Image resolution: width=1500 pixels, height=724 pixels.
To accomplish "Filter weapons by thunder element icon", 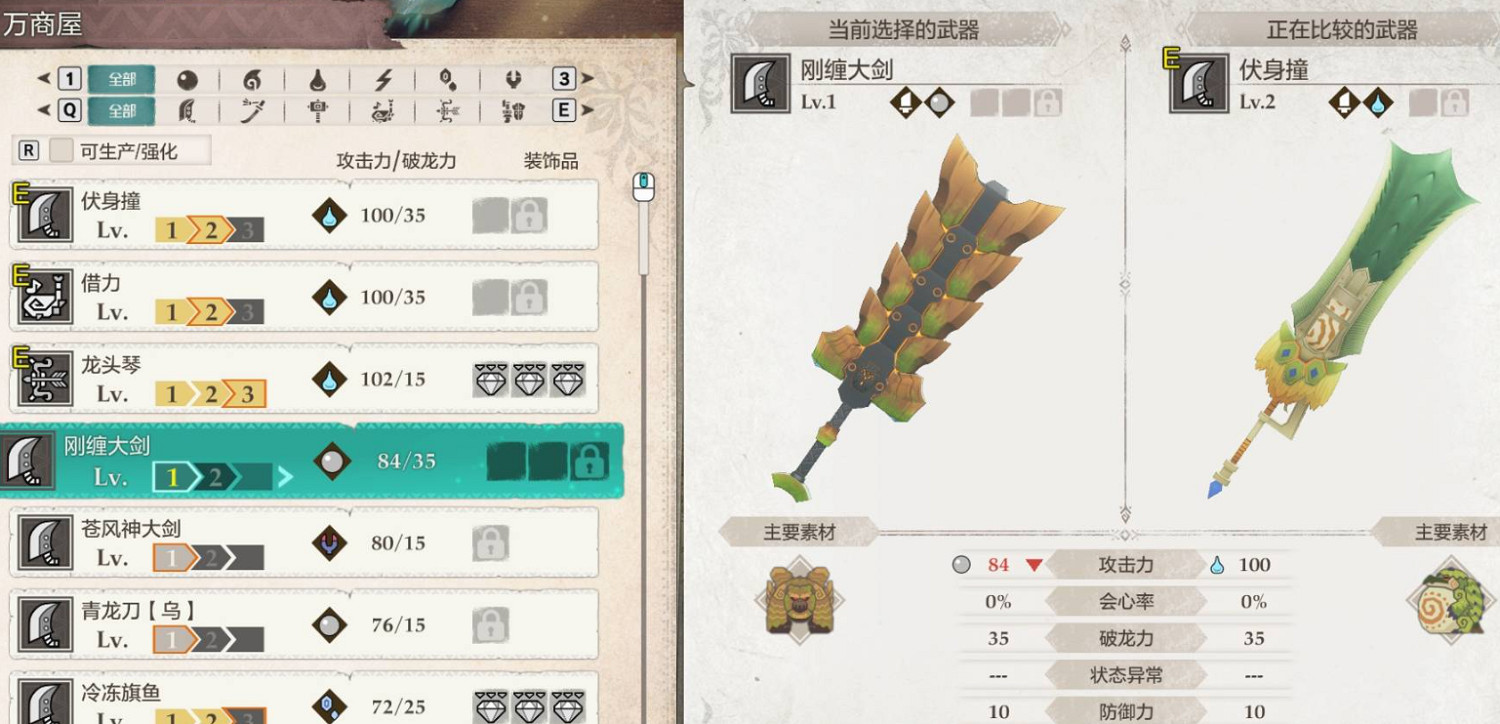I will tap(383, 79).
